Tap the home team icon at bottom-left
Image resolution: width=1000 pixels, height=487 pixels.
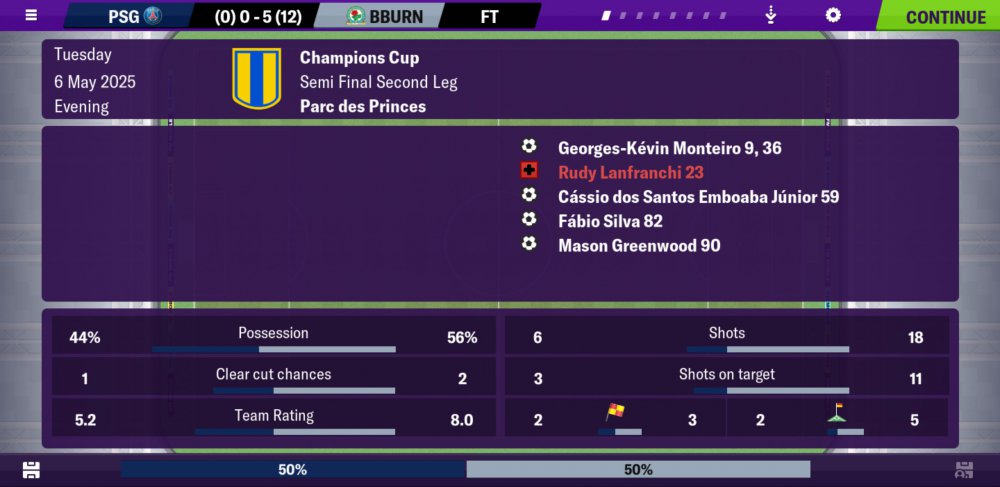click(x=31, y=470)
